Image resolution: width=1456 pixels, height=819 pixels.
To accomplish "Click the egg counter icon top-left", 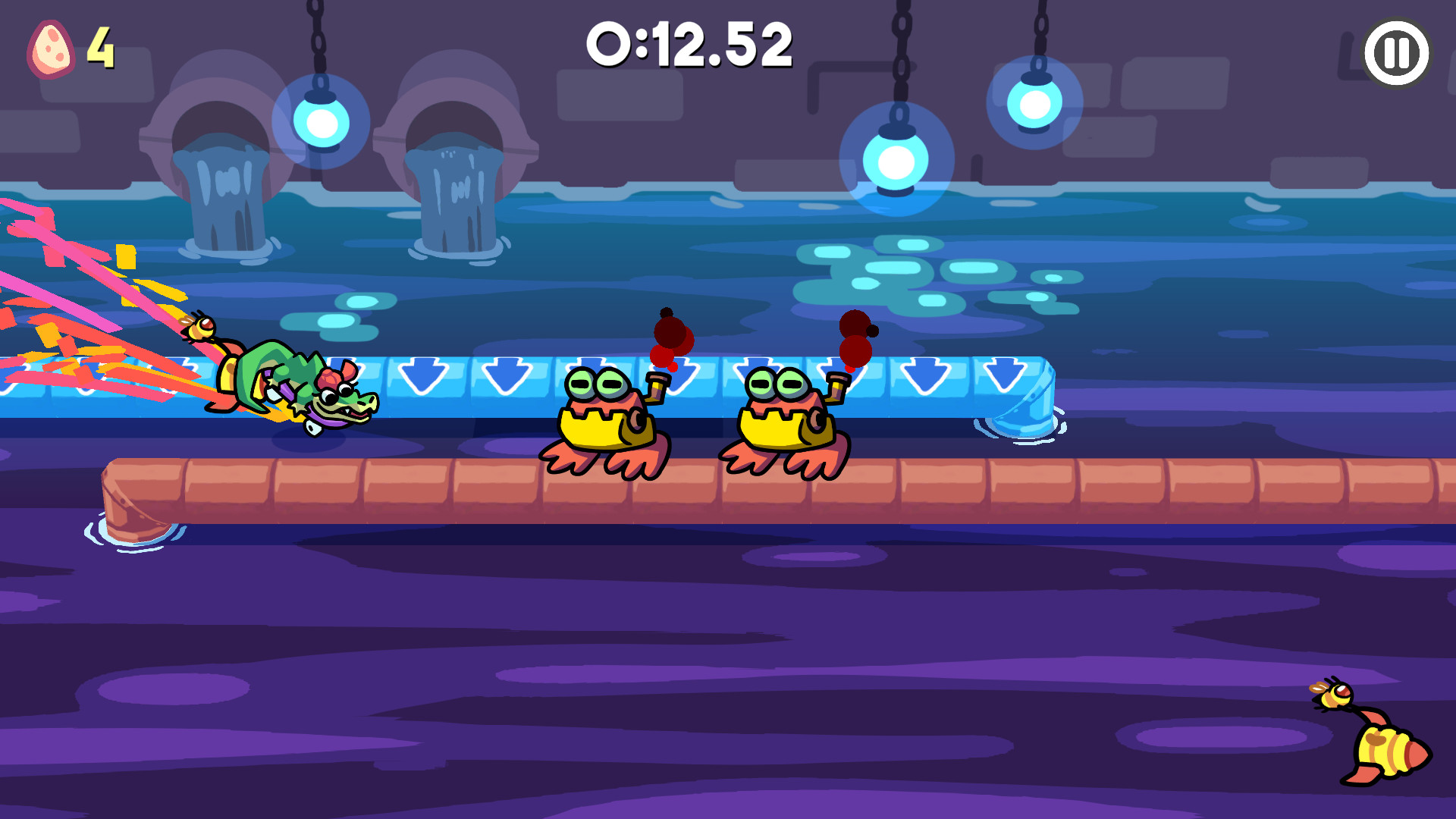I will pos(52,48).
